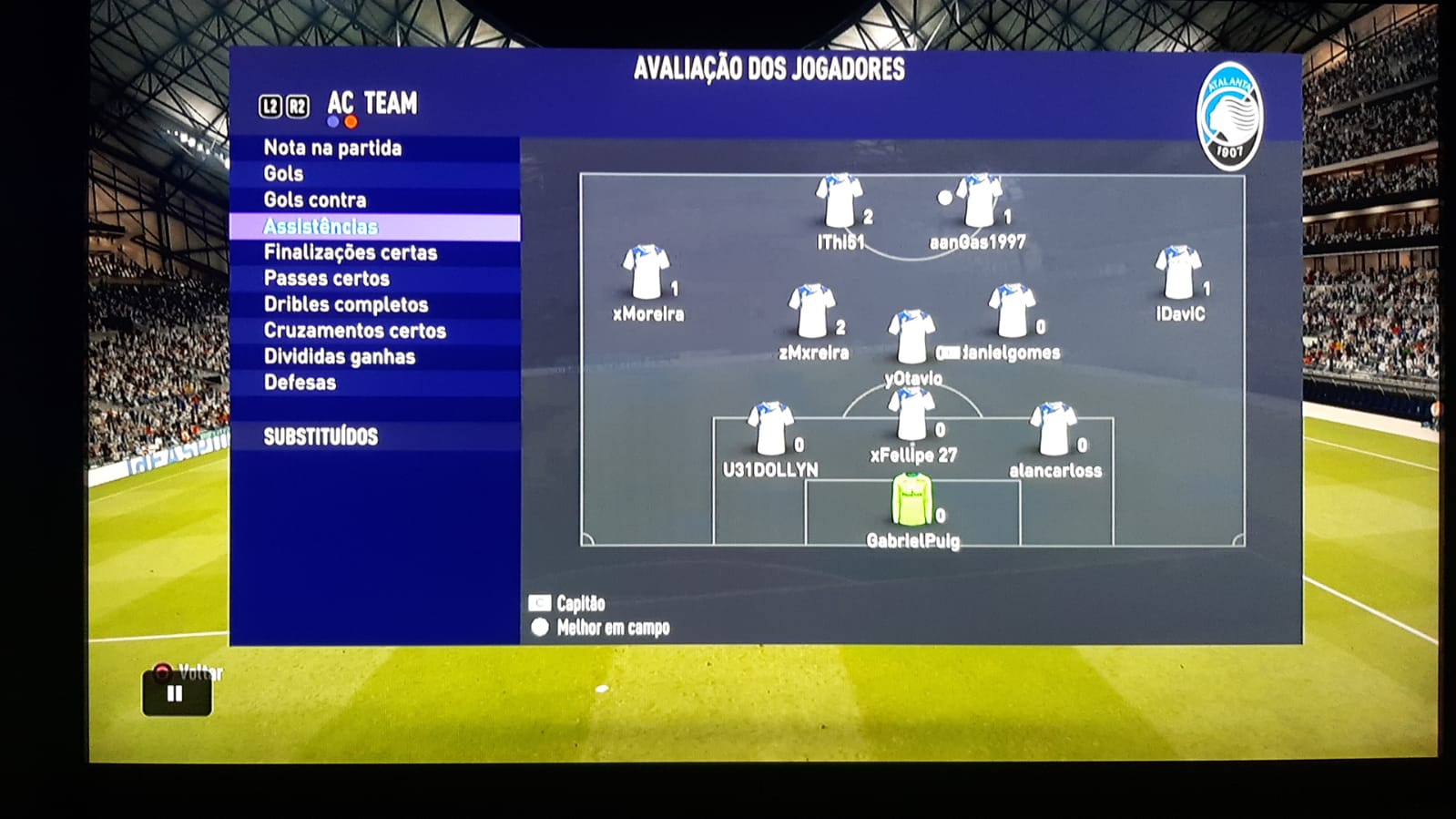Select player IDaviC's shirt
This screenshot has height=819, width=1456.
click(x=1177, y=272)
